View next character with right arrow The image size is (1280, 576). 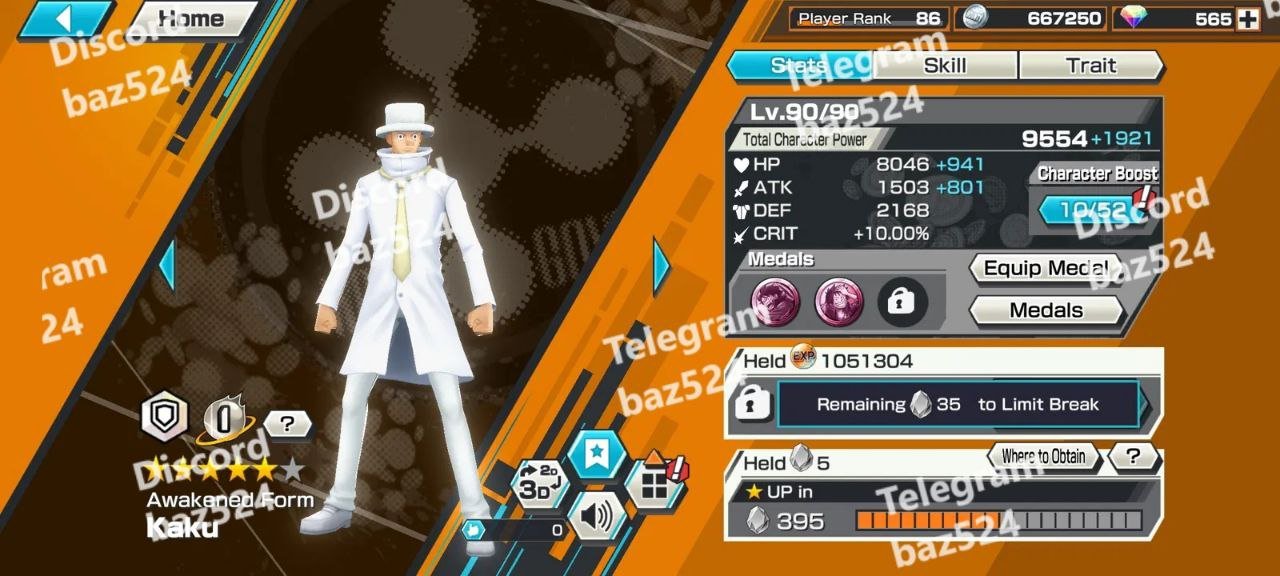click(661, 266)
